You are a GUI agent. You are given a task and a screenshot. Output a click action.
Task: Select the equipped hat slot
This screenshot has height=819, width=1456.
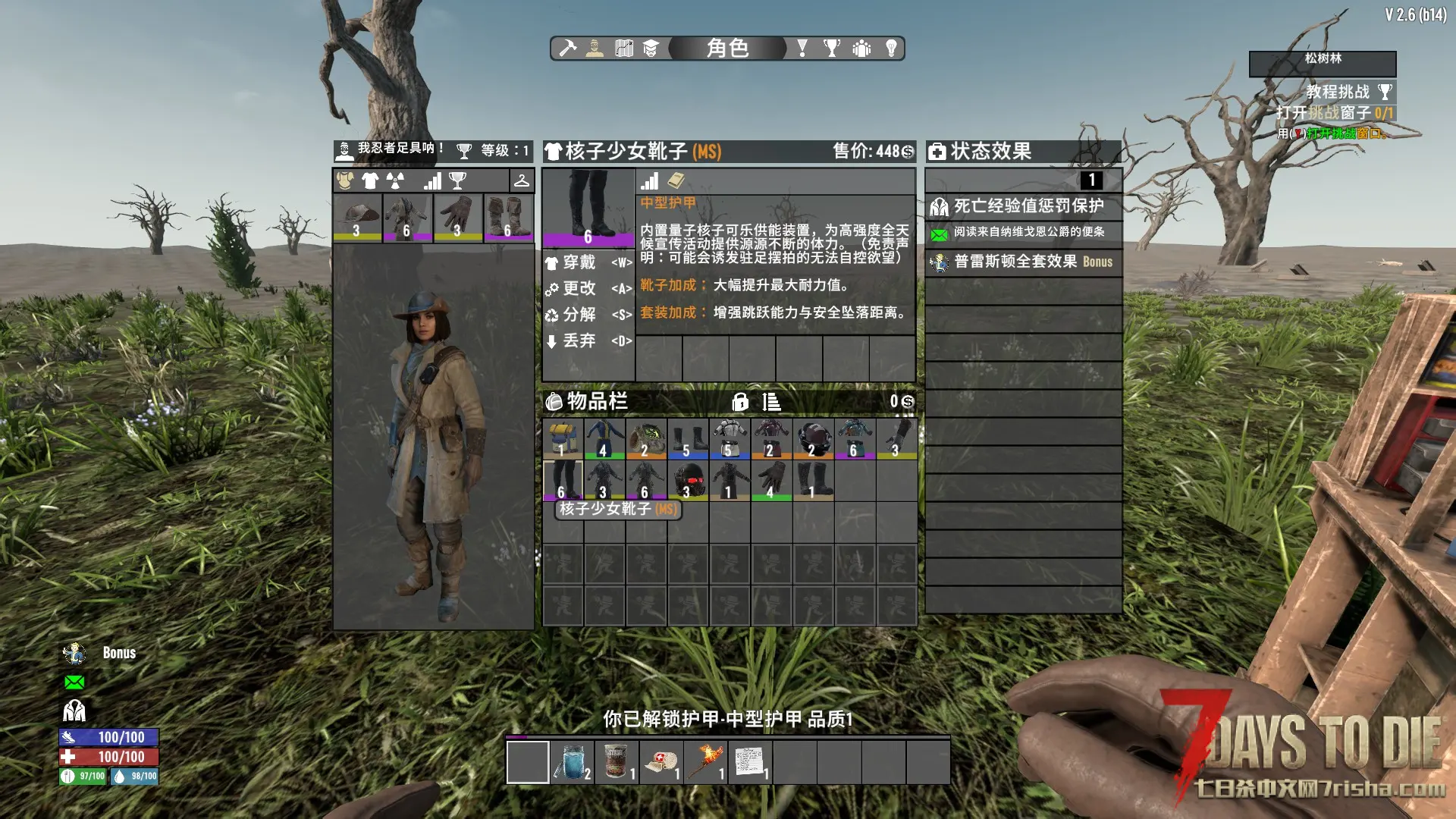click(357, 217)
